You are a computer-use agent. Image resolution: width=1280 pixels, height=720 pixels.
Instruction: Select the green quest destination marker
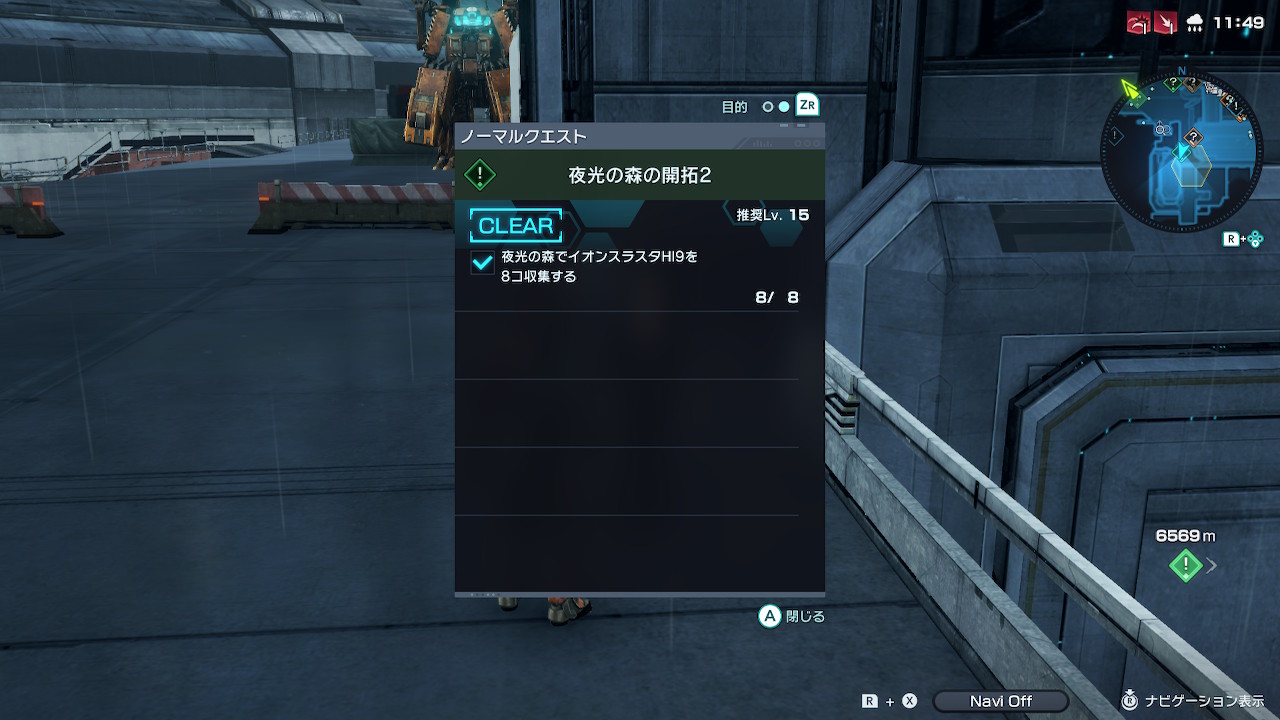coord(1185,566)
